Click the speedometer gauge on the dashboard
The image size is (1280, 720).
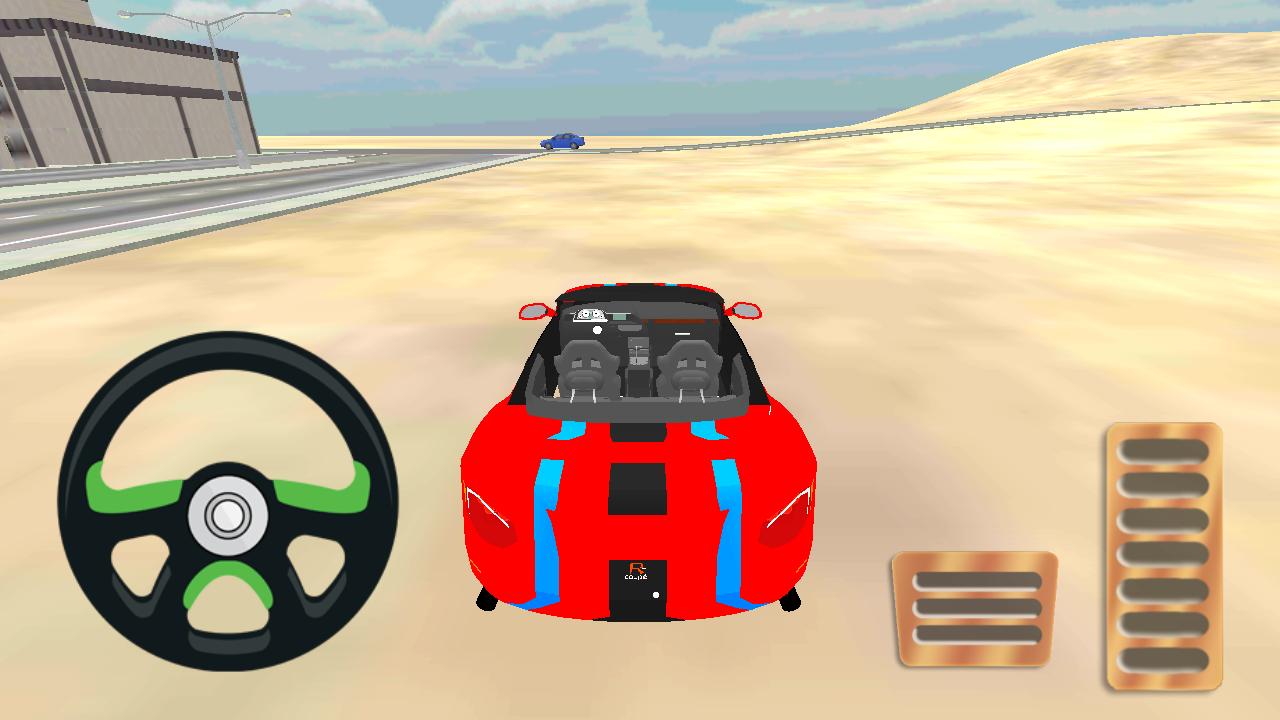pyautogui.click(x=591, y=314)
